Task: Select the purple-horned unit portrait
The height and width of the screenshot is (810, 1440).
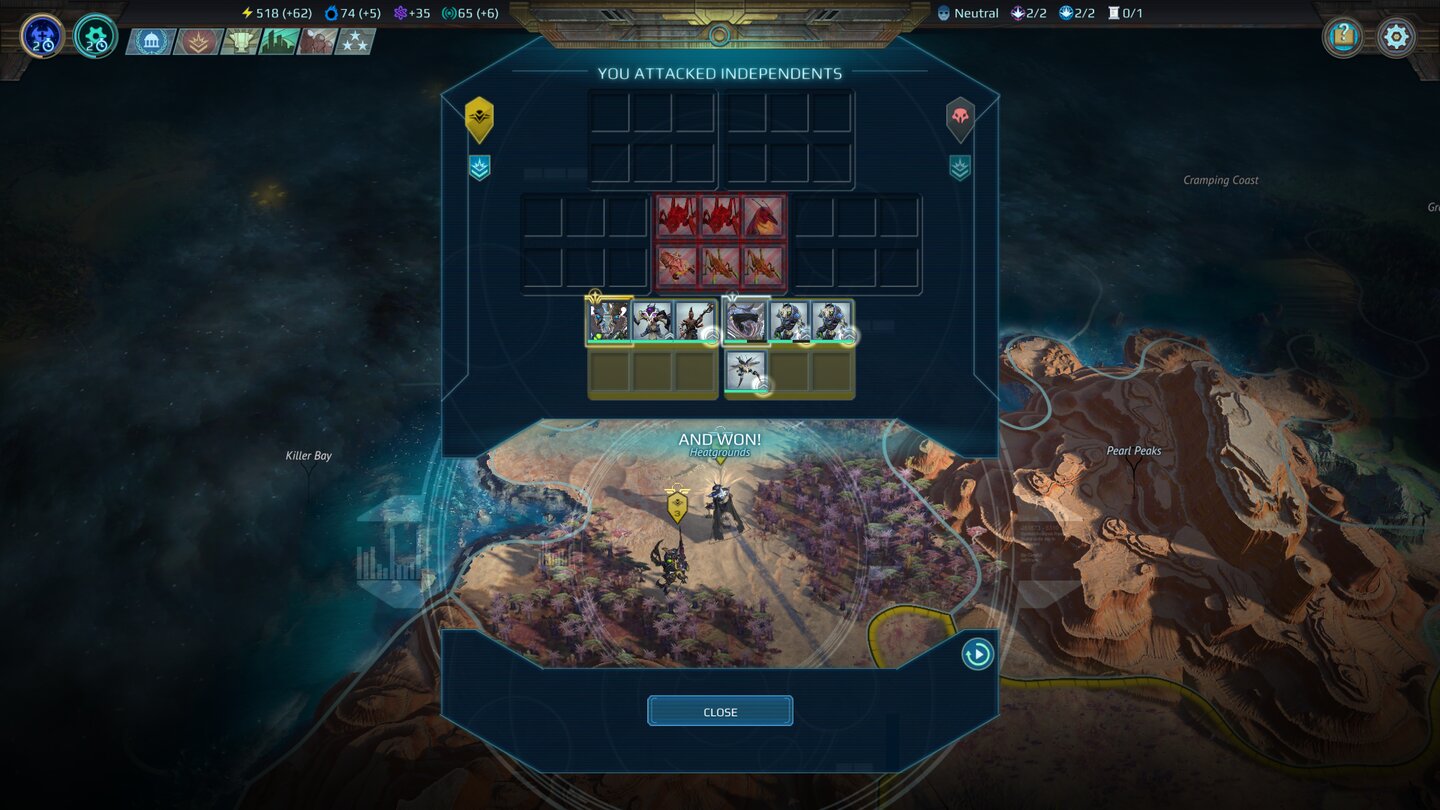Action: (652, 322)
